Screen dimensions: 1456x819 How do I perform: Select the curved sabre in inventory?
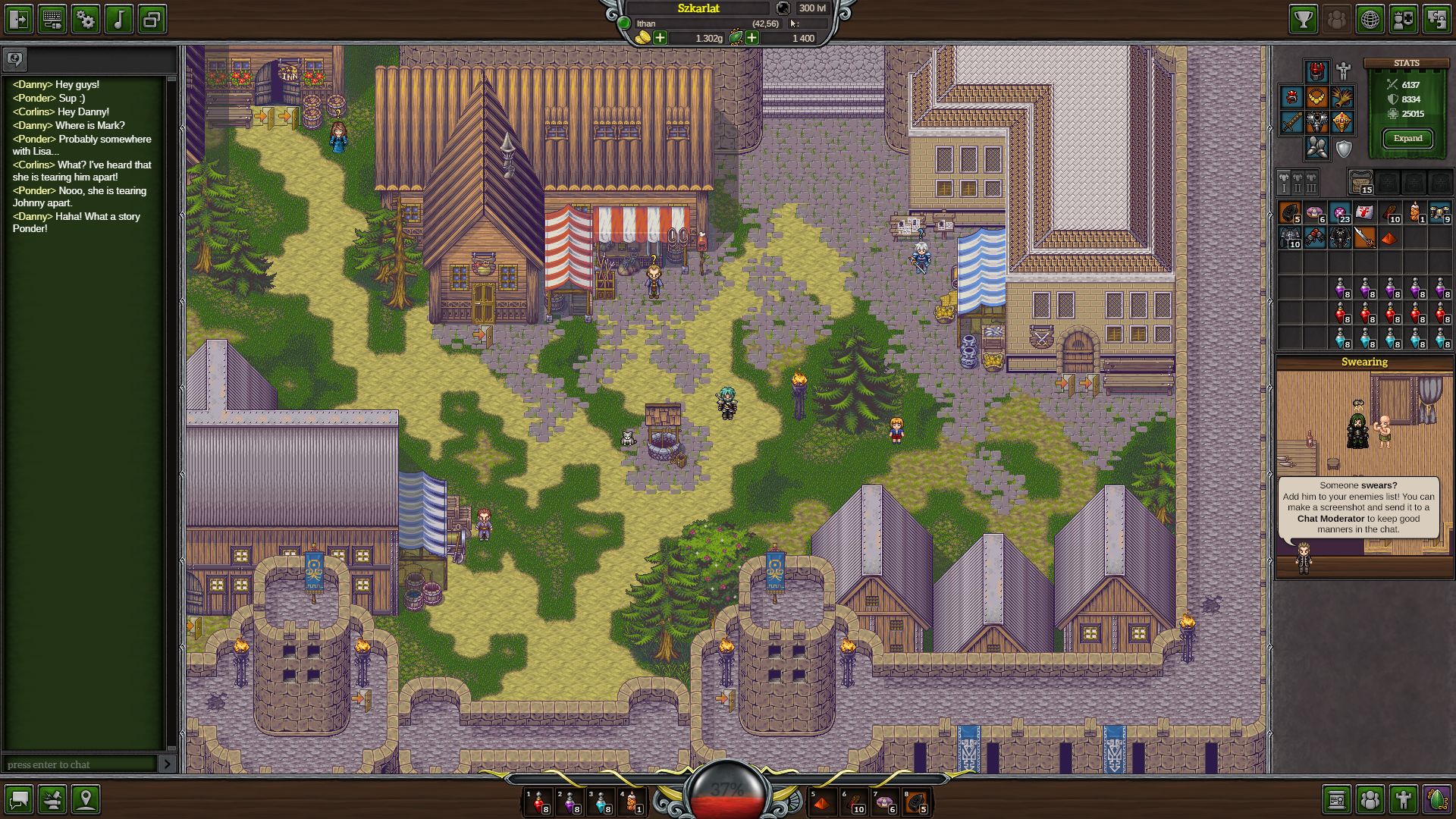click(1364, 237)
